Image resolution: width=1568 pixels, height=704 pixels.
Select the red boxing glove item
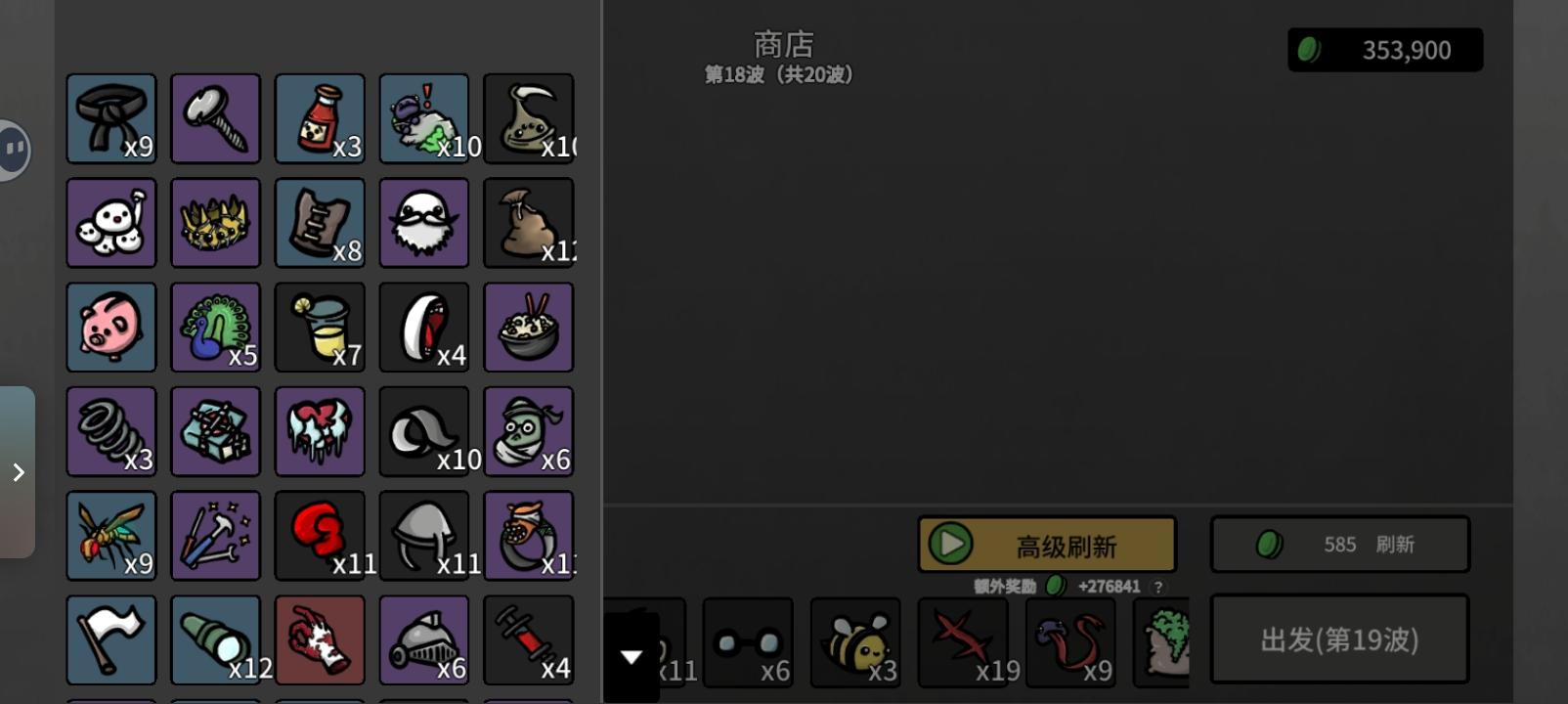pos(320,535)
